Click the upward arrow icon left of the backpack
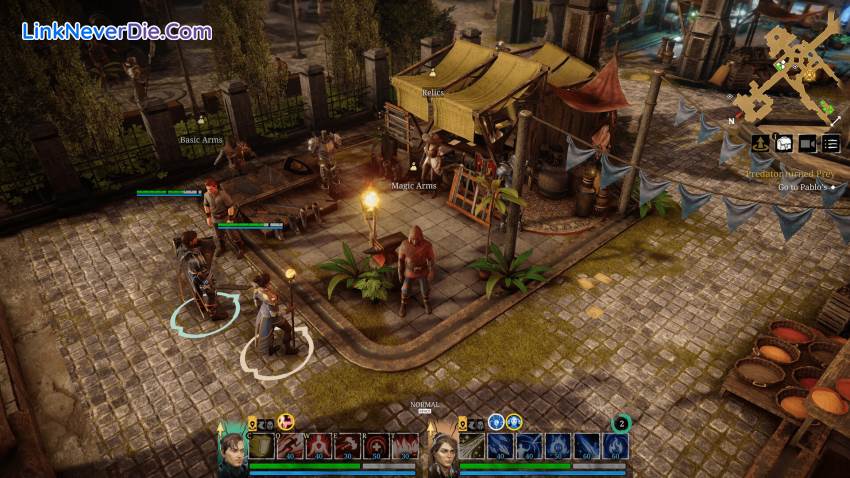 pyautogui.click(x=760, y=143)
